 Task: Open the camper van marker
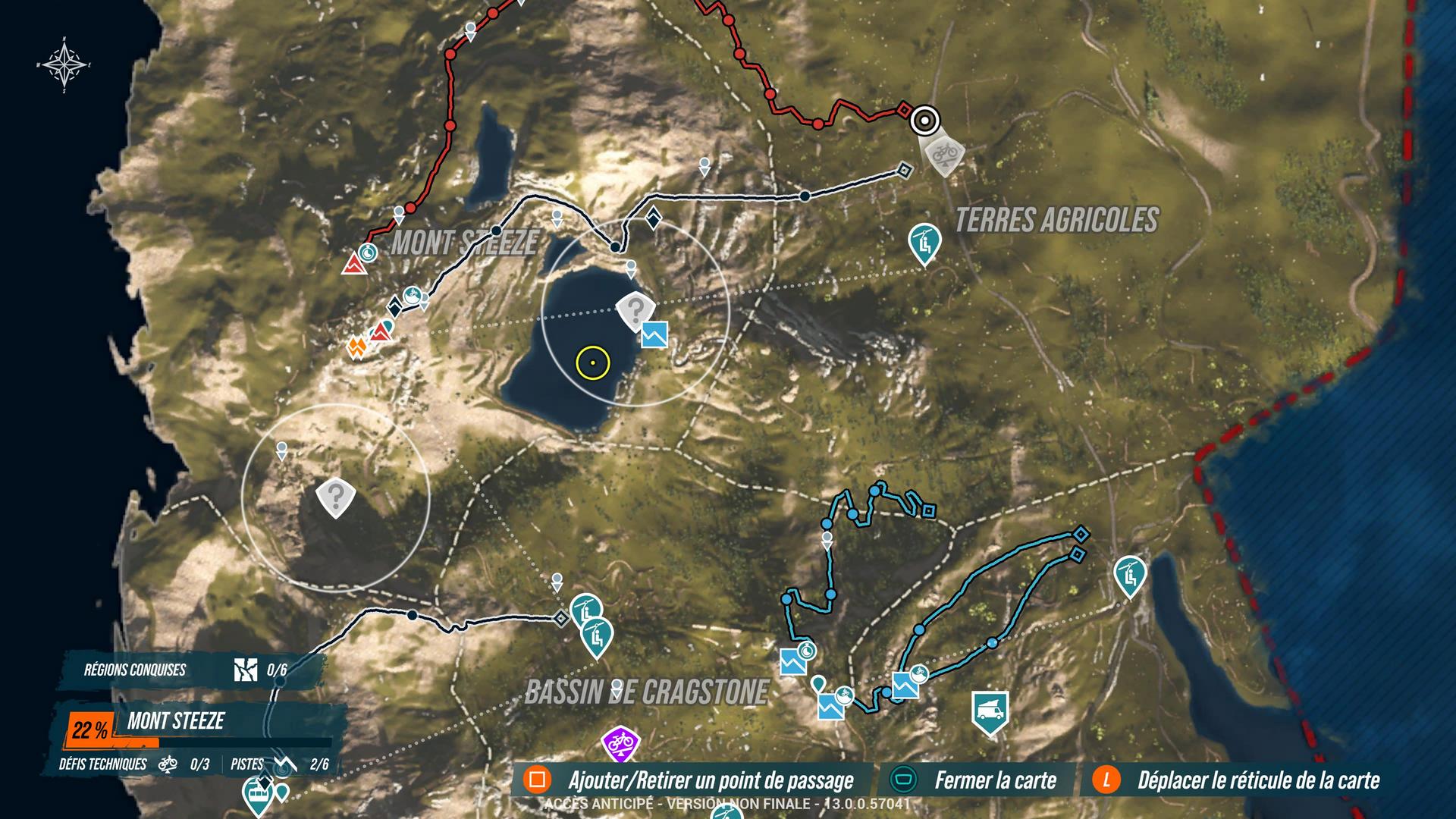coord(990,711)
